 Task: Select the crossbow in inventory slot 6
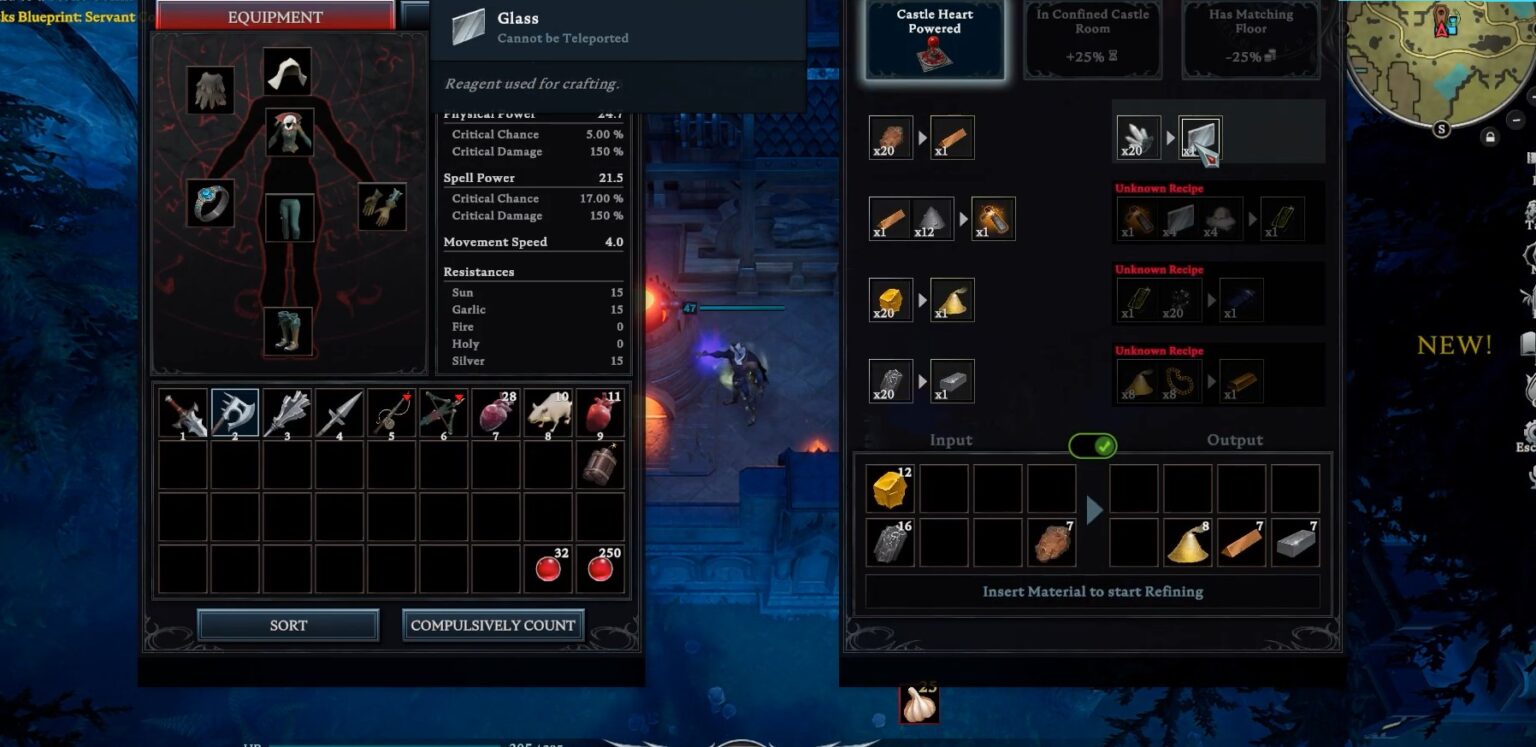coord(444,411)
